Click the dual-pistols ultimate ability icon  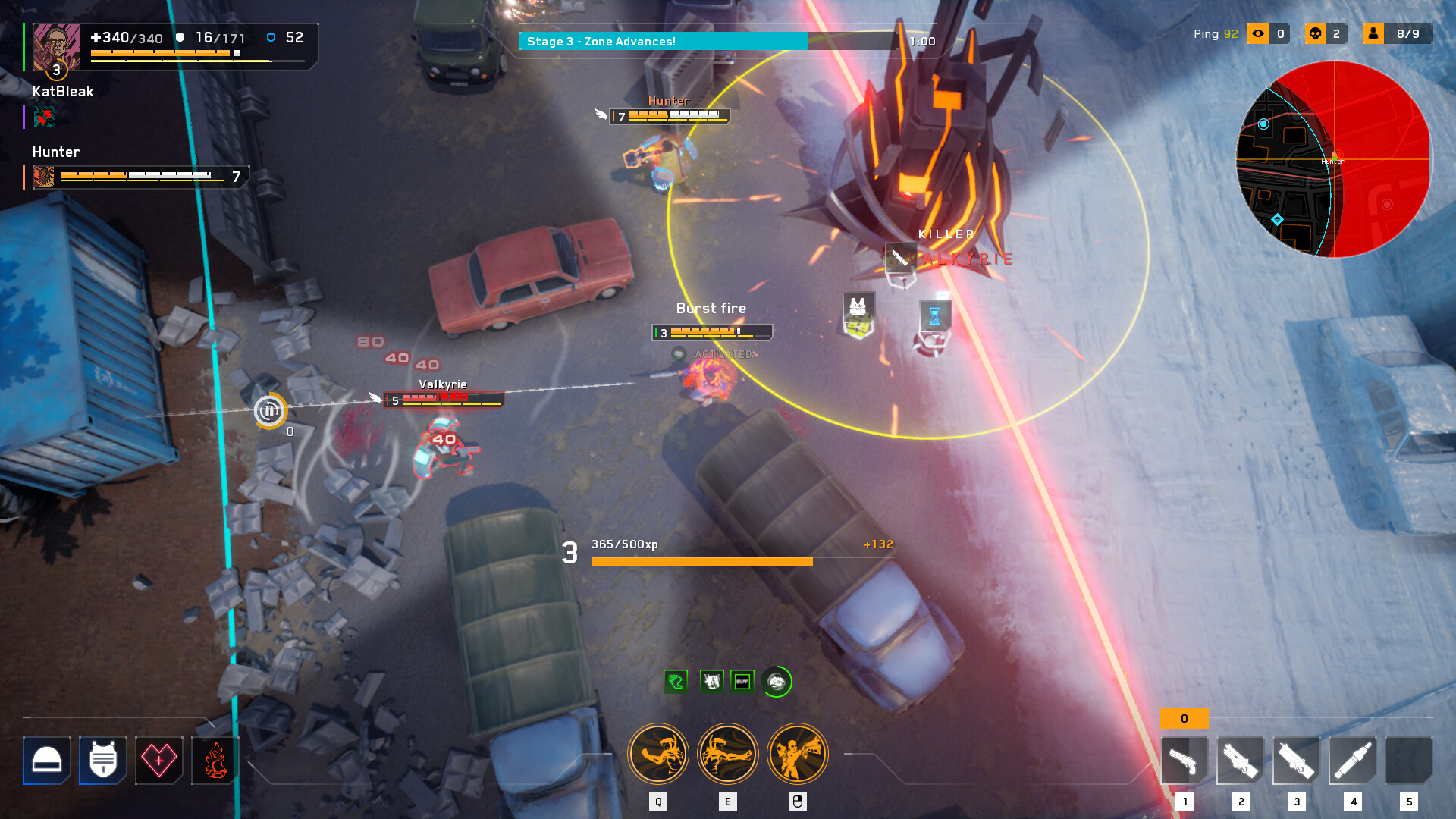pyautogui.click(x=797, y=753)
